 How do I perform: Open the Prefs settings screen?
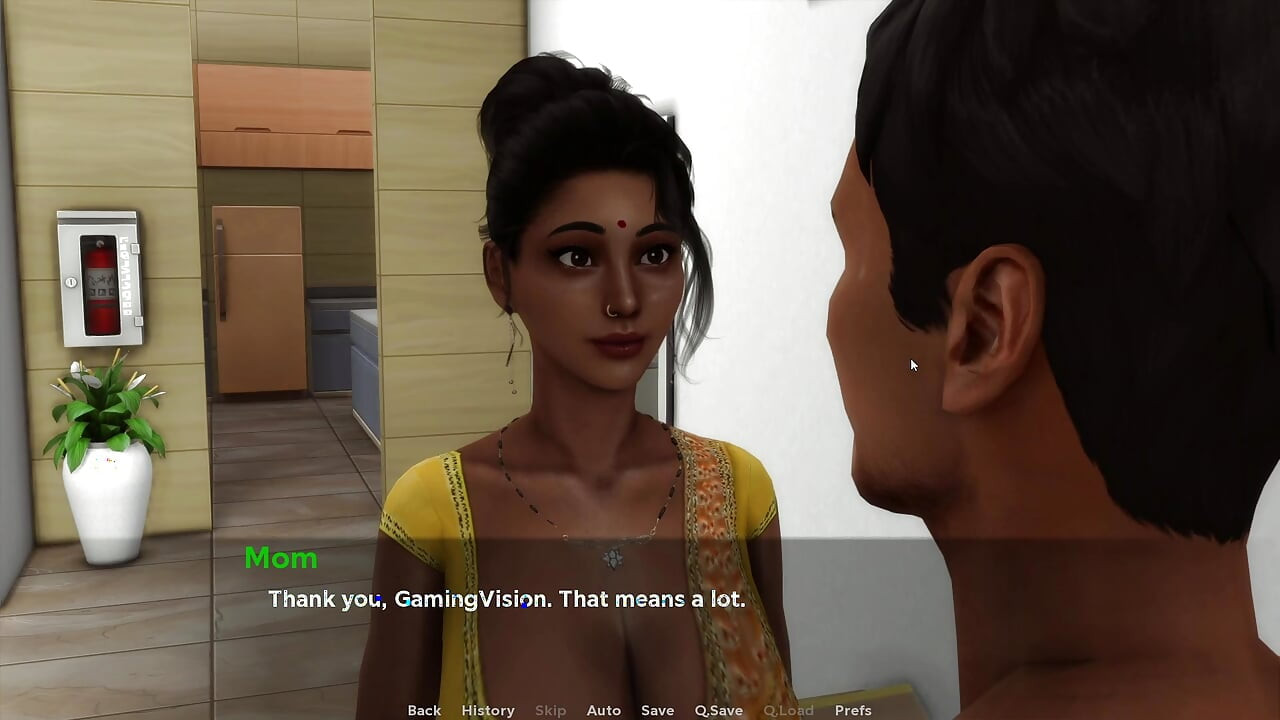click(x=852, y=710)
